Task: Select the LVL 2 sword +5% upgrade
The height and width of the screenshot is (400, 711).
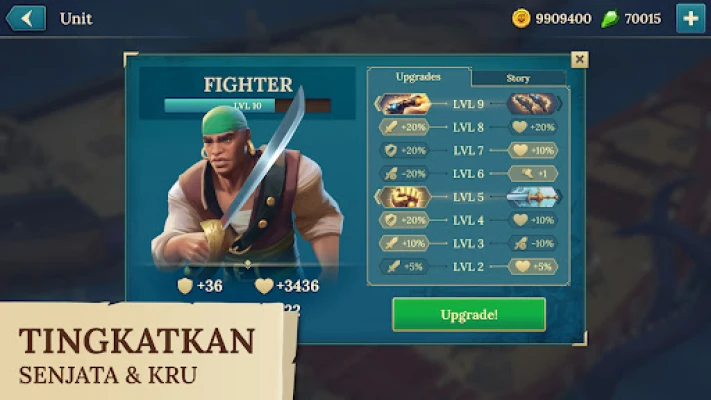Action: (x=403, y=266)
